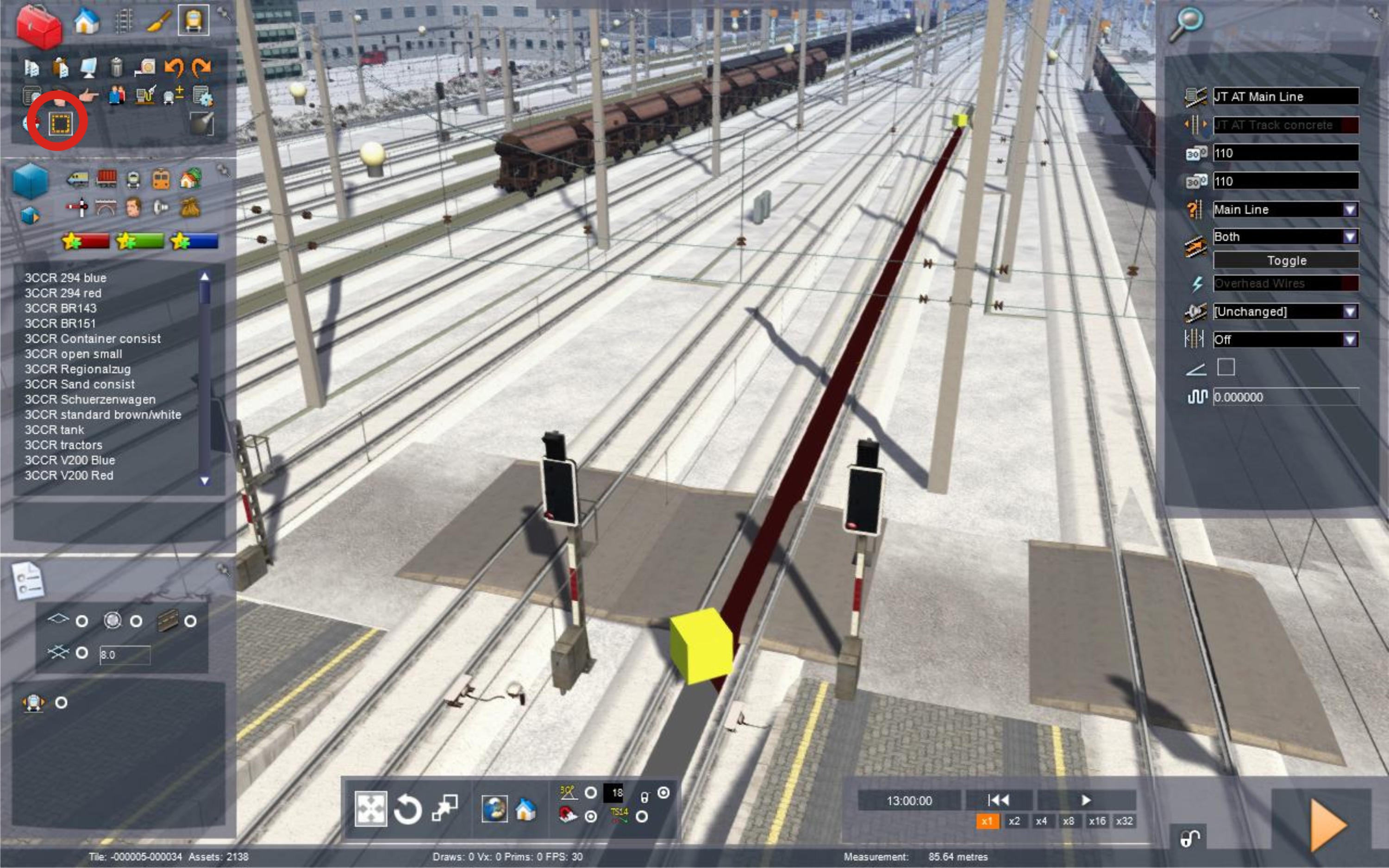
Task: Open the Both direction dropdown
Action: coord(1349,237)
